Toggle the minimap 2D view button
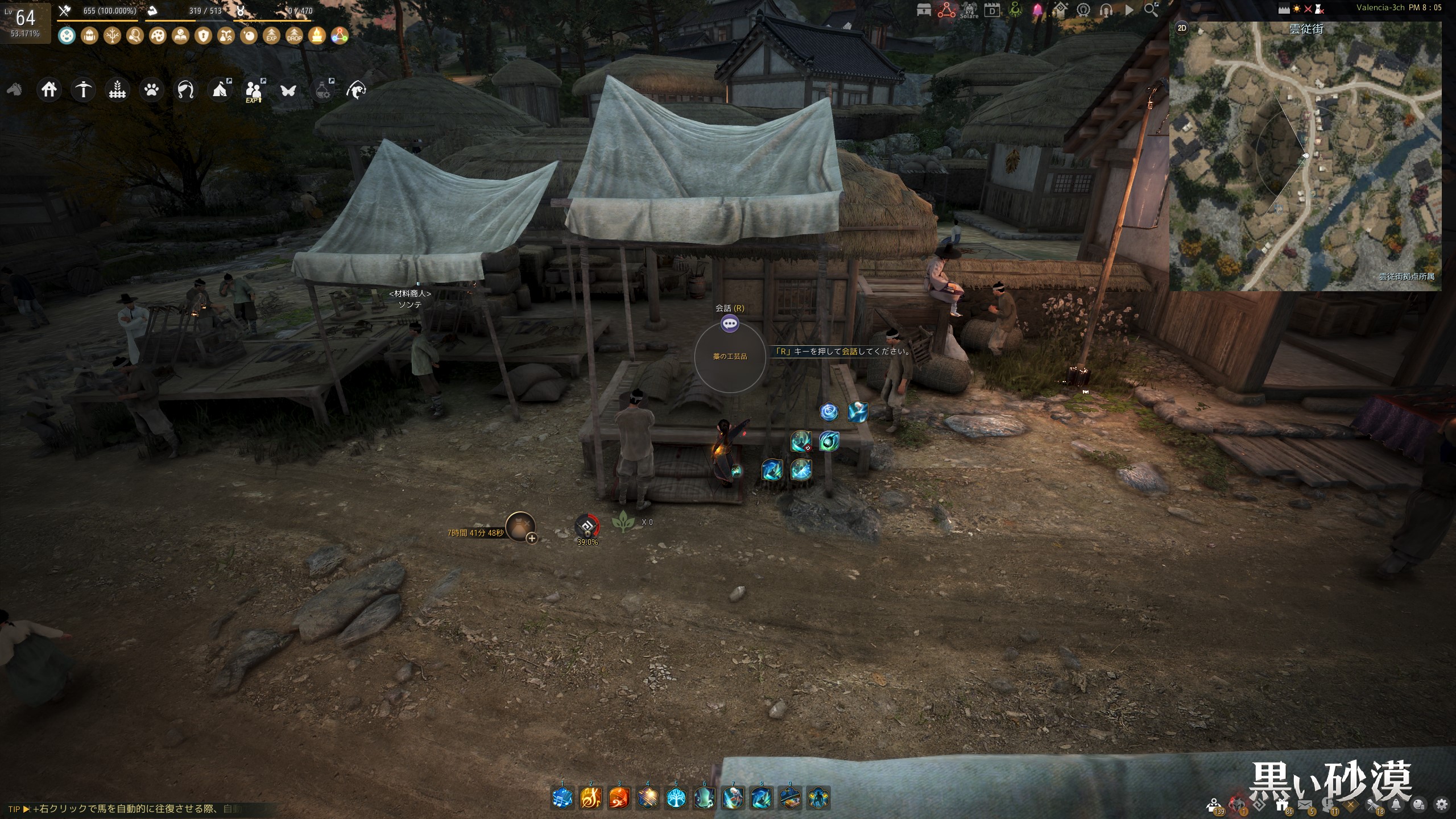 (1182, 28)
